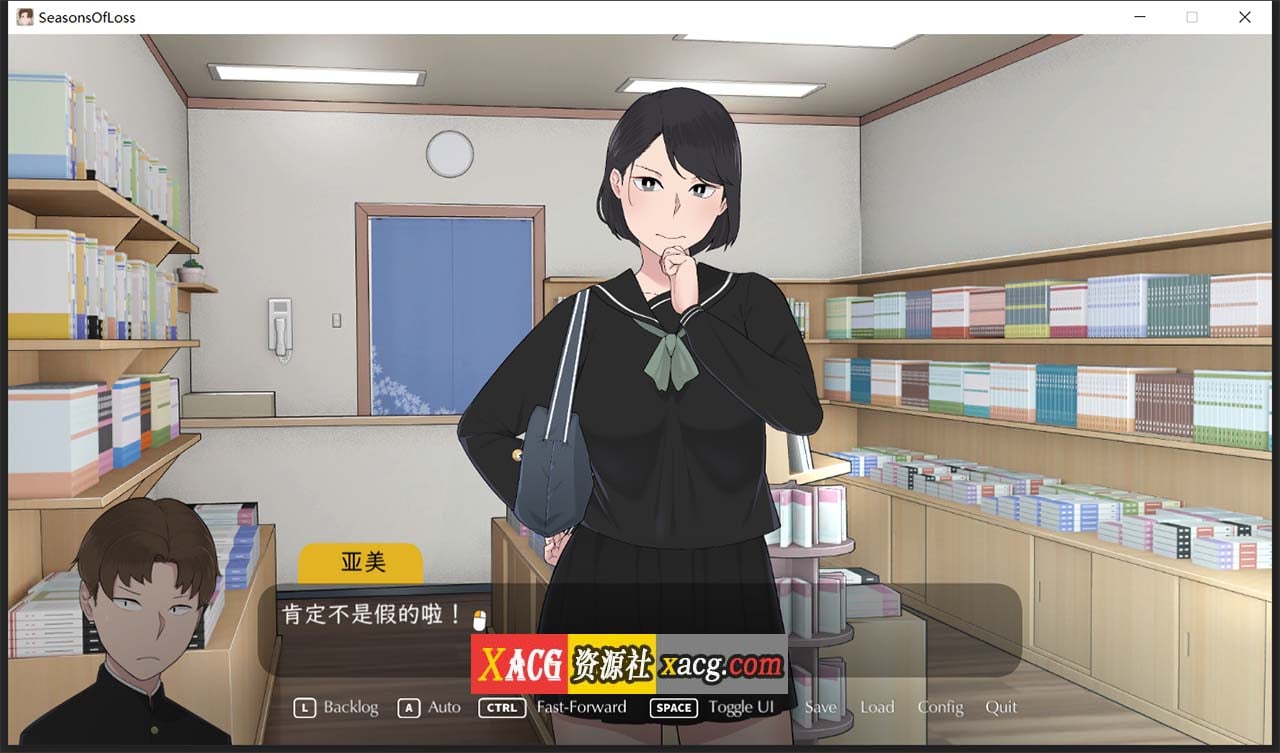Activate Fast-Forward skipping
Image resolution: width=1280 pixels, height=753 pixels.
(x=580, y=707)
